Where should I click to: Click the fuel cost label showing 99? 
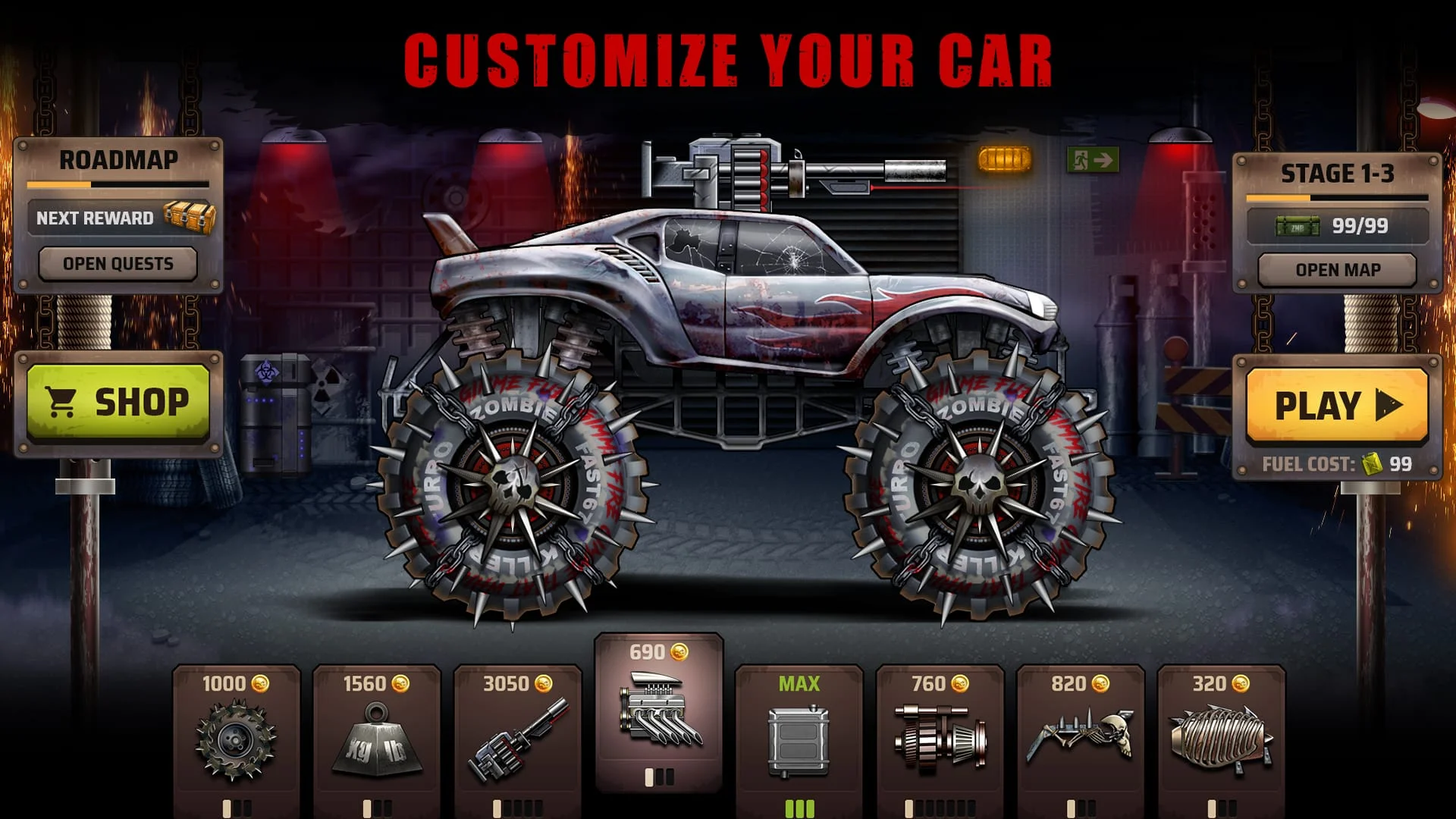pyautogui.click(x=1337, y=463)
